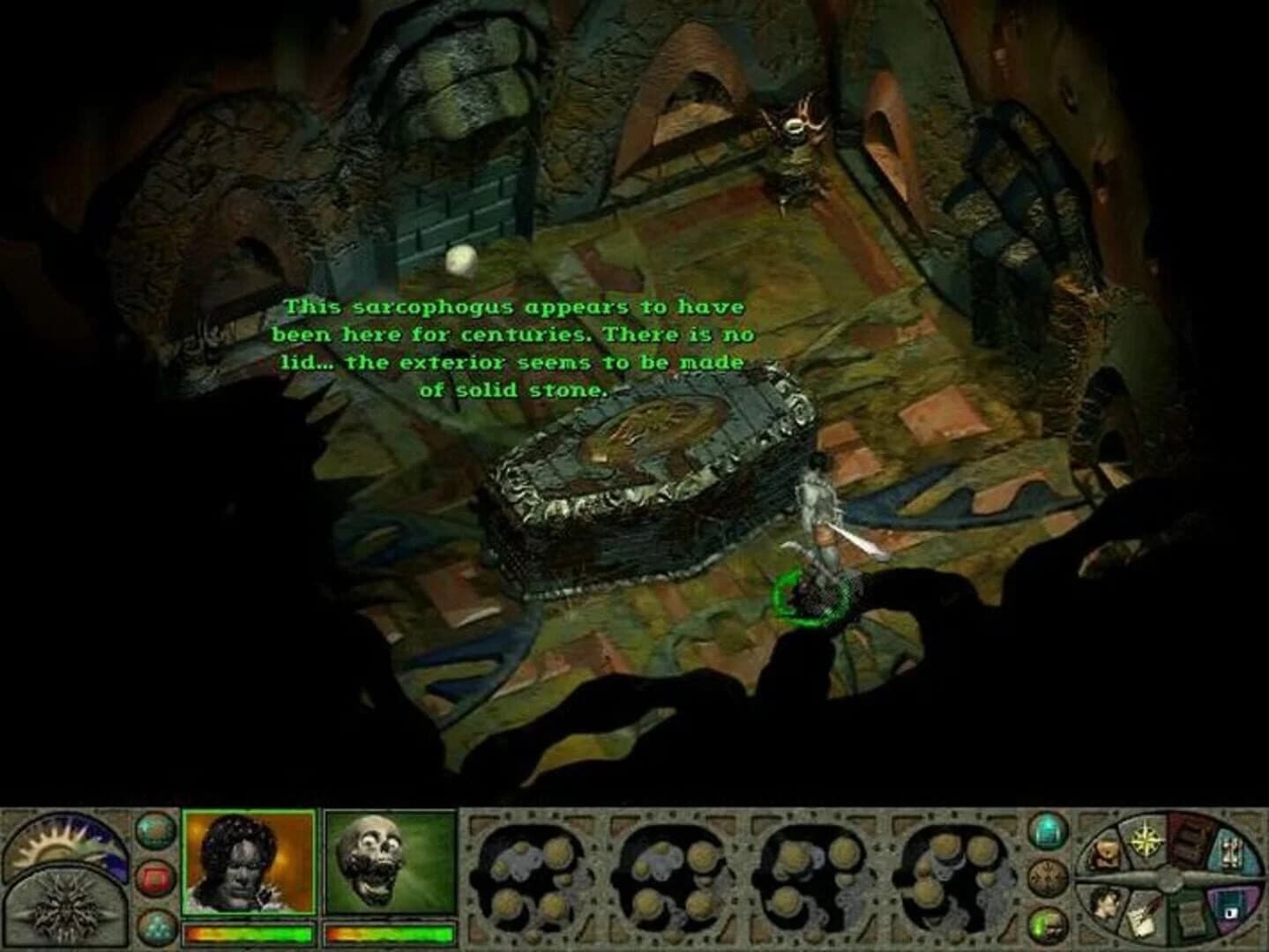Click the green gem button near the portraits
This screenshot has width=1269, height=952.
[x=153, y=831]
